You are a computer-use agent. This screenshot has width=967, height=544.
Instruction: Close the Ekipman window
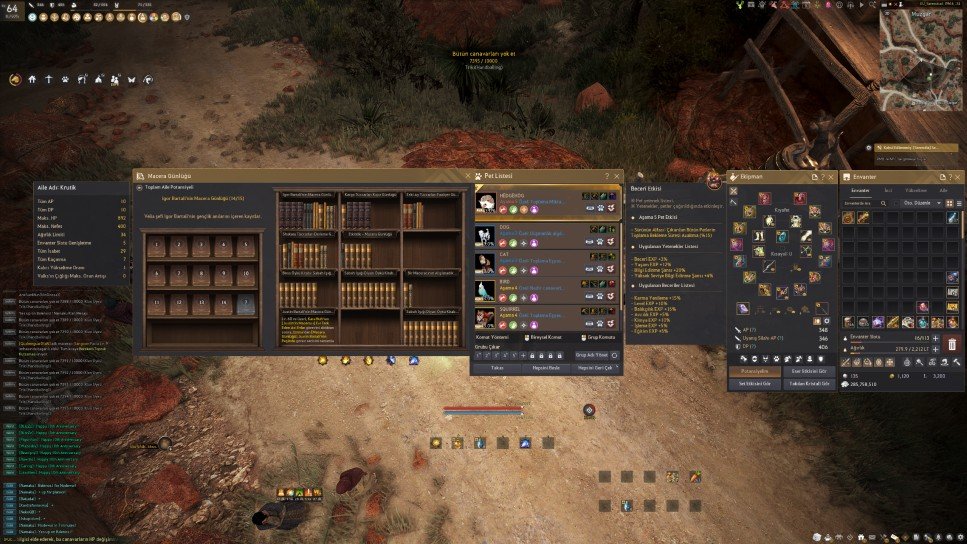point(829,177)
